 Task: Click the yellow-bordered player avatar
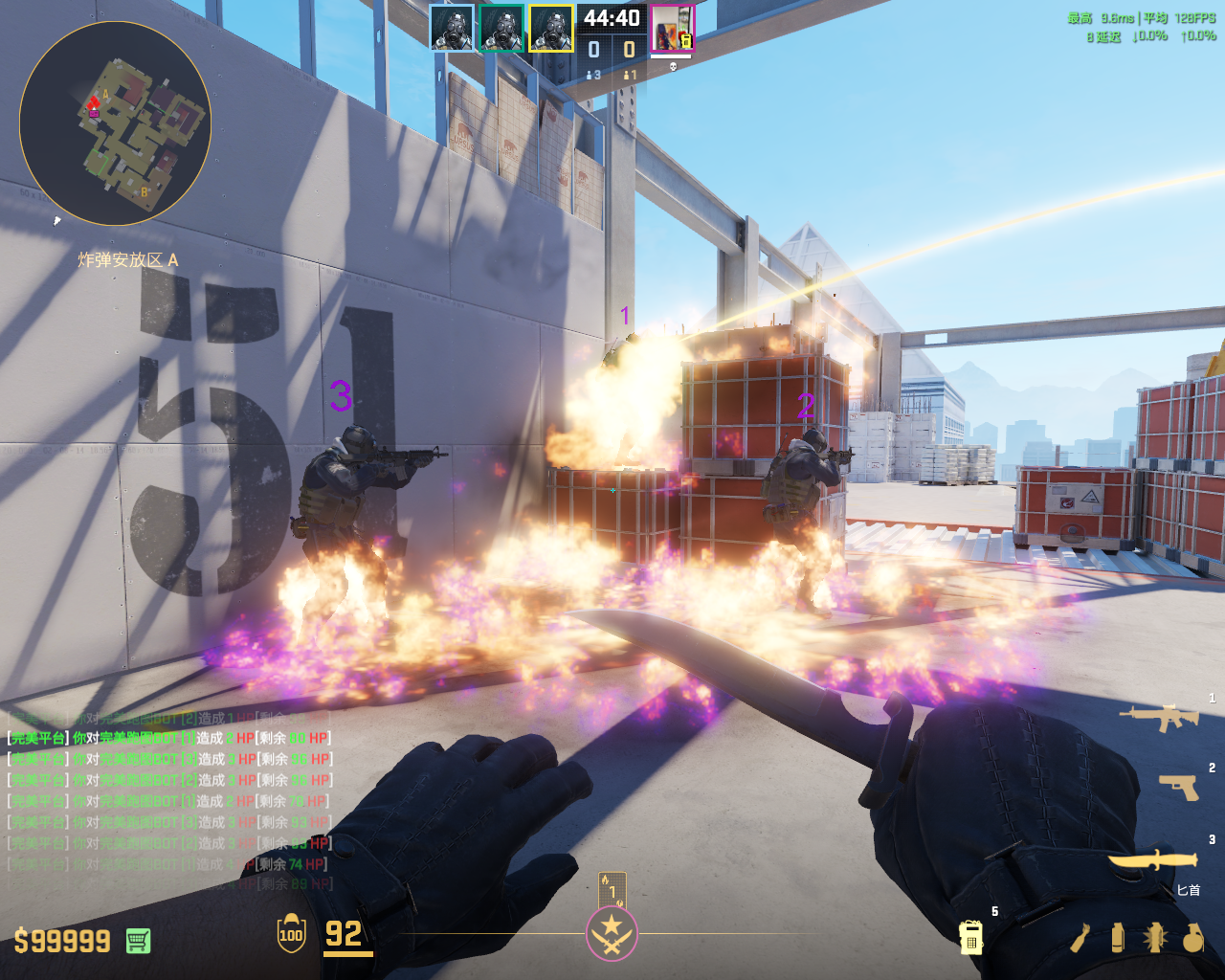coord(551,29)
